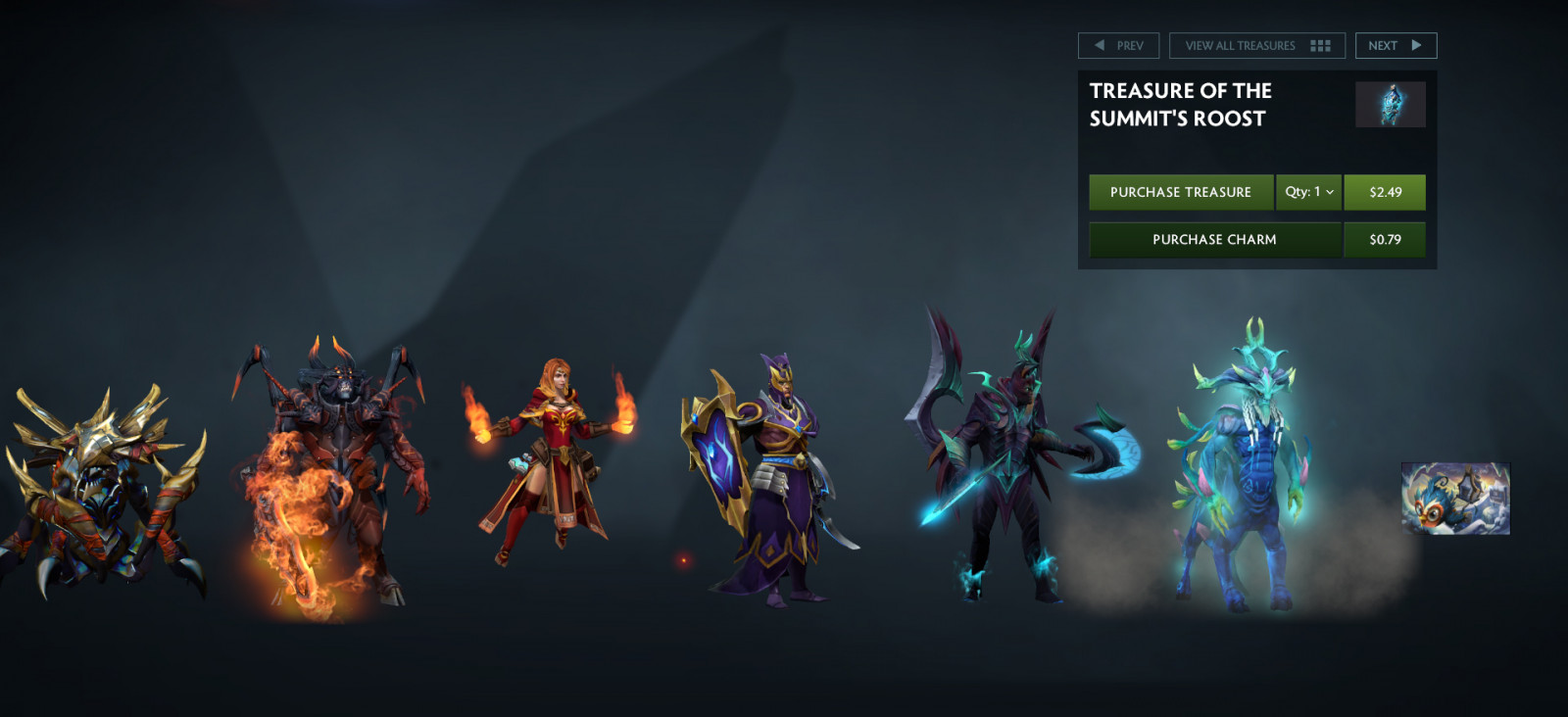Open View All Treasures grid
Screen dimensions: 1568x717
coord(1256,46)
